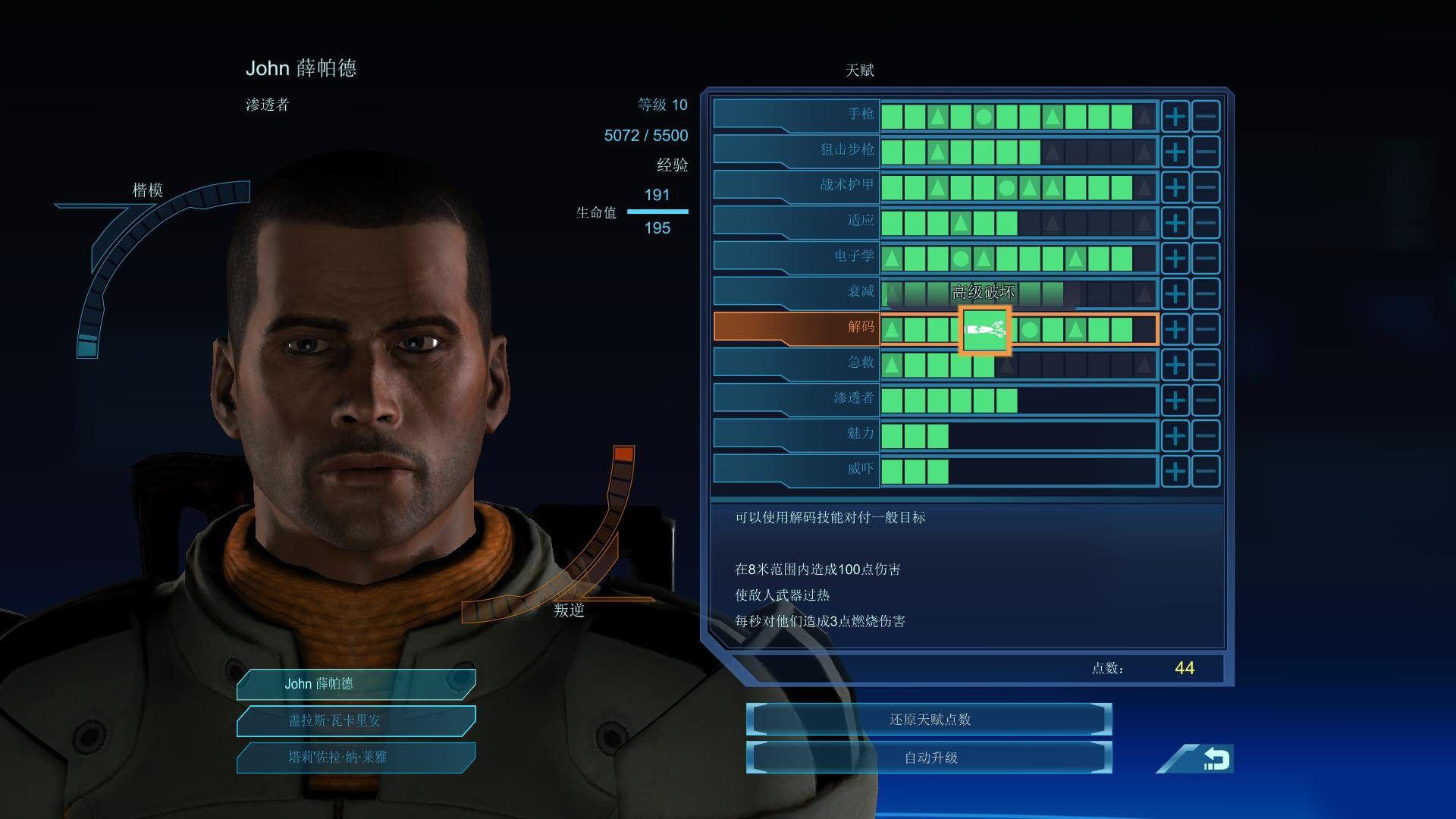Add a point to 手枪 talent
The image size is (1456, 819).
pos(1175,117)
